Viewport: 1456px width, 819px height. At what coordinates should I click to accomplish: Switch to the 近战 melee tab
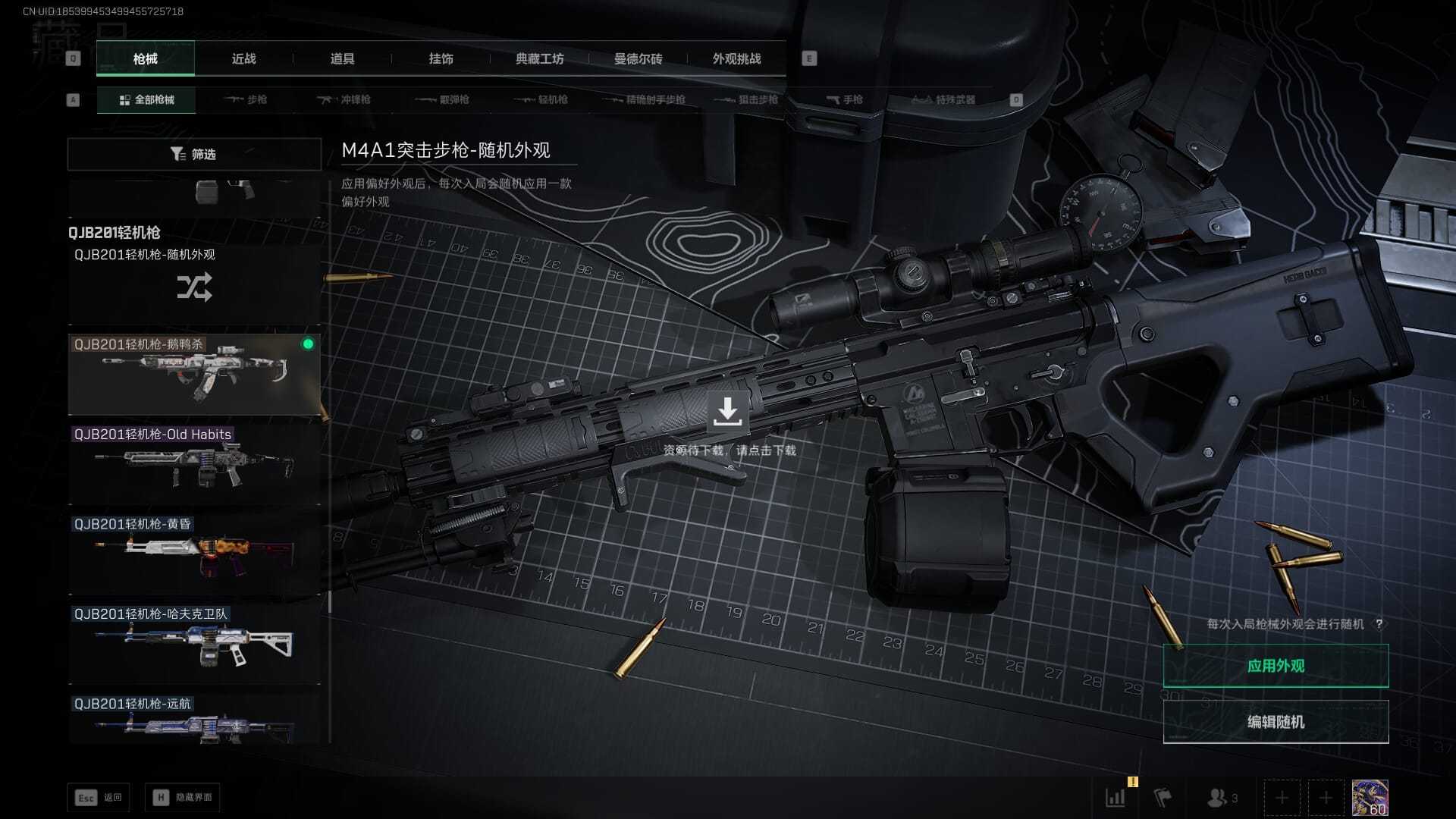click(243, 59)
